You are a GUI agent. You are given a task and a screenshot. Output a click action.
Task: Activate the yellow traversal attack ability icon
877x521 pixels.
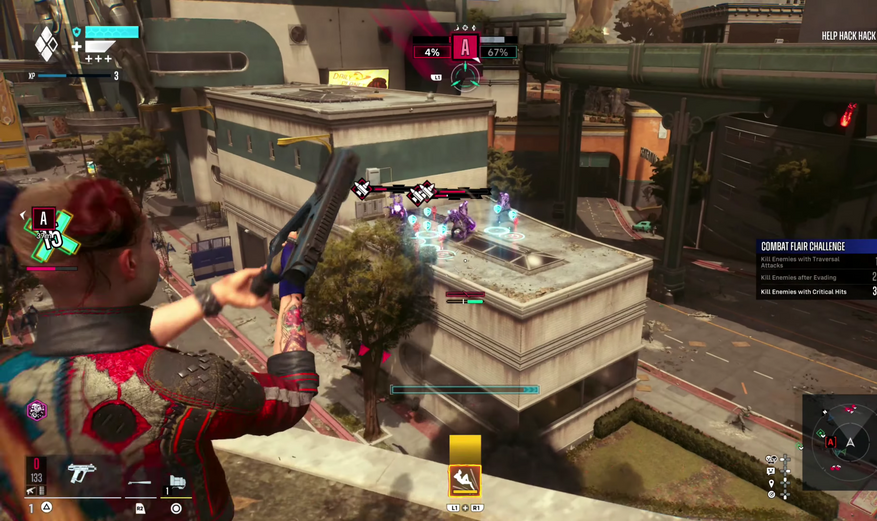coord(465,481)
